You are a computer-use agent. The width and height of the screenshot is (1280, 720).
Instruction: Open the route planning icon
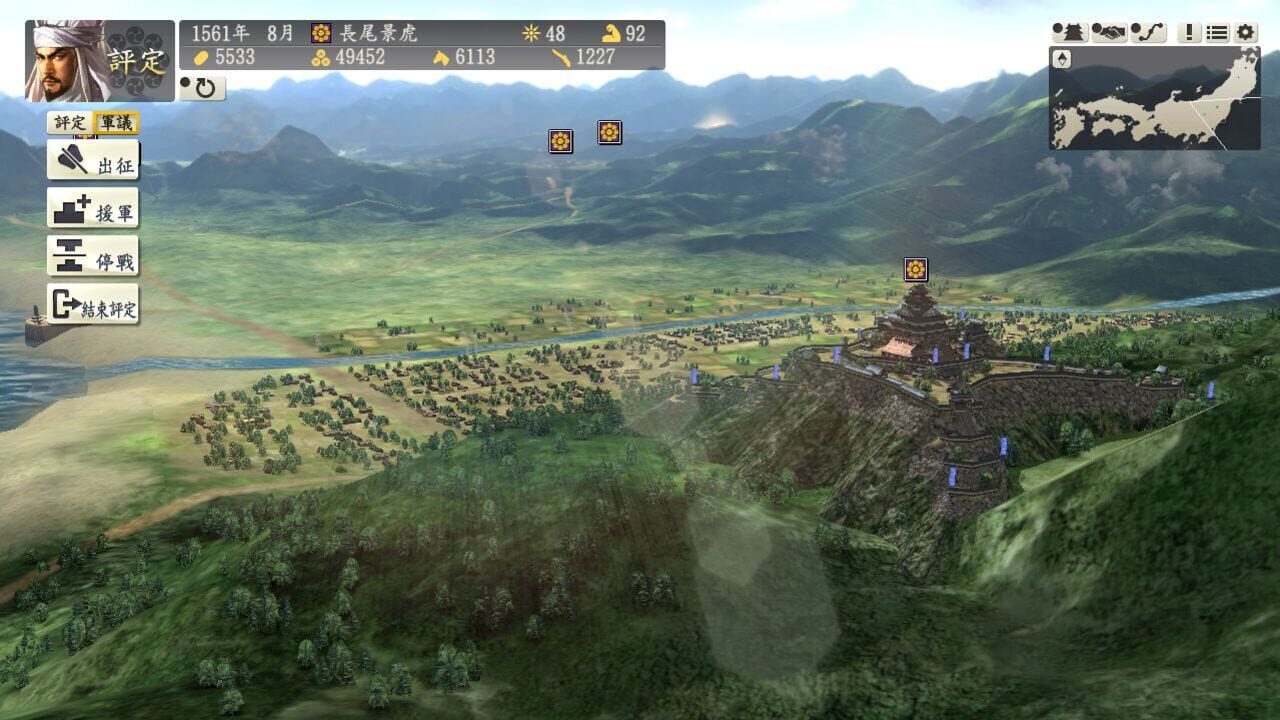[1148, 32]
